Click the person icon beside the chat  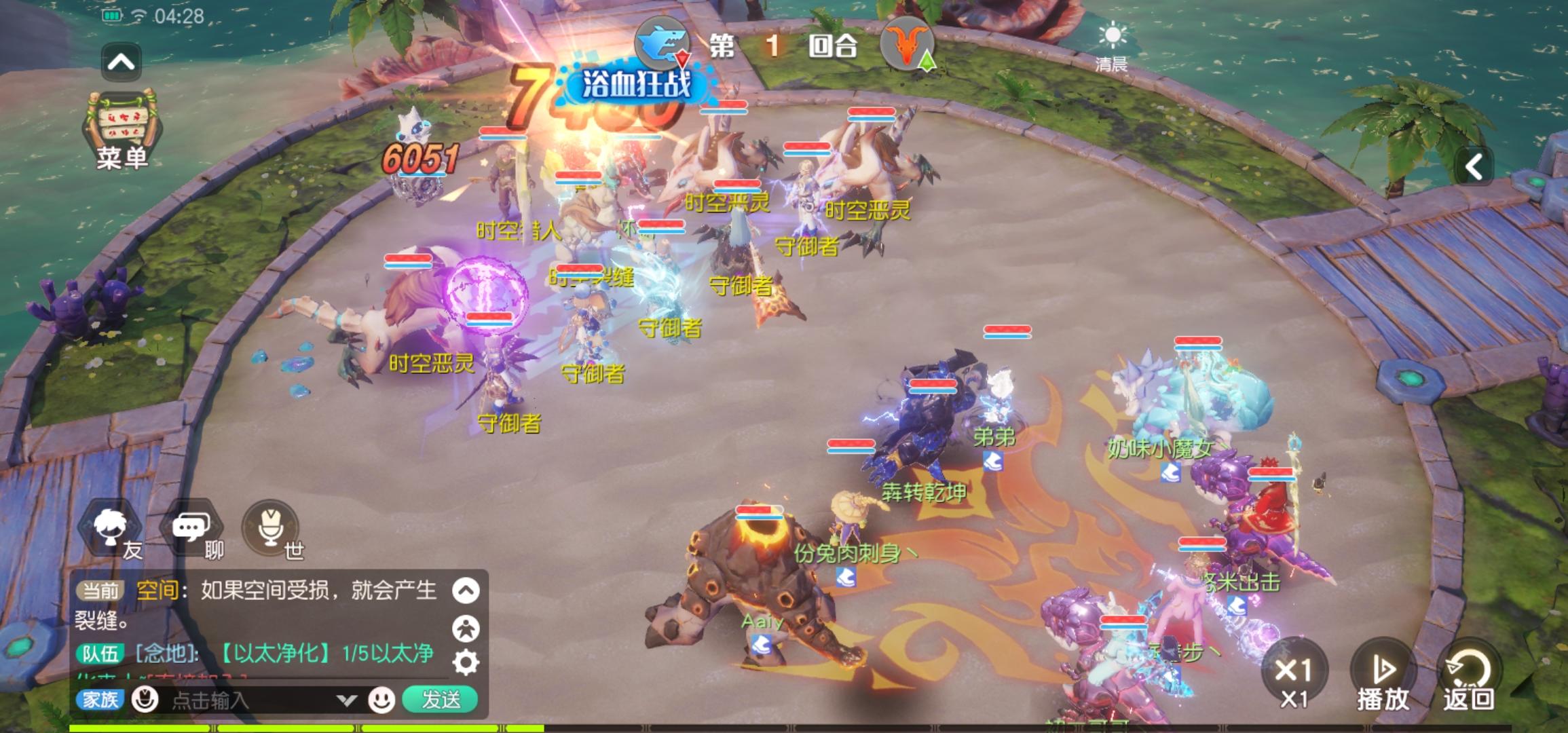466,628
